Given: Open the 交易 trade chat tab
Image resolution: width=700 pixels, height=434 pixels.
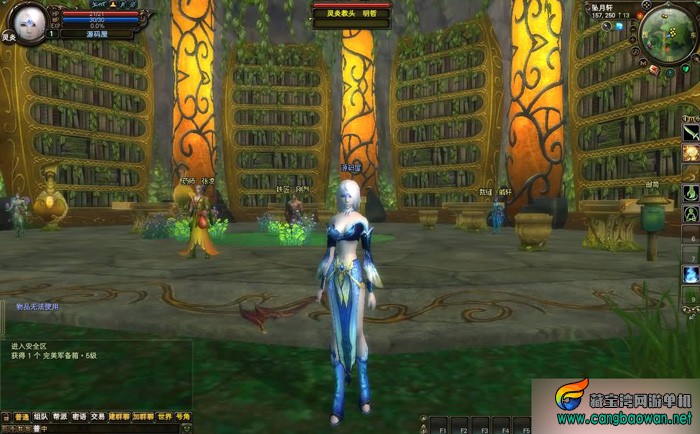Looking at the screenshot, I should coord(98,416).
